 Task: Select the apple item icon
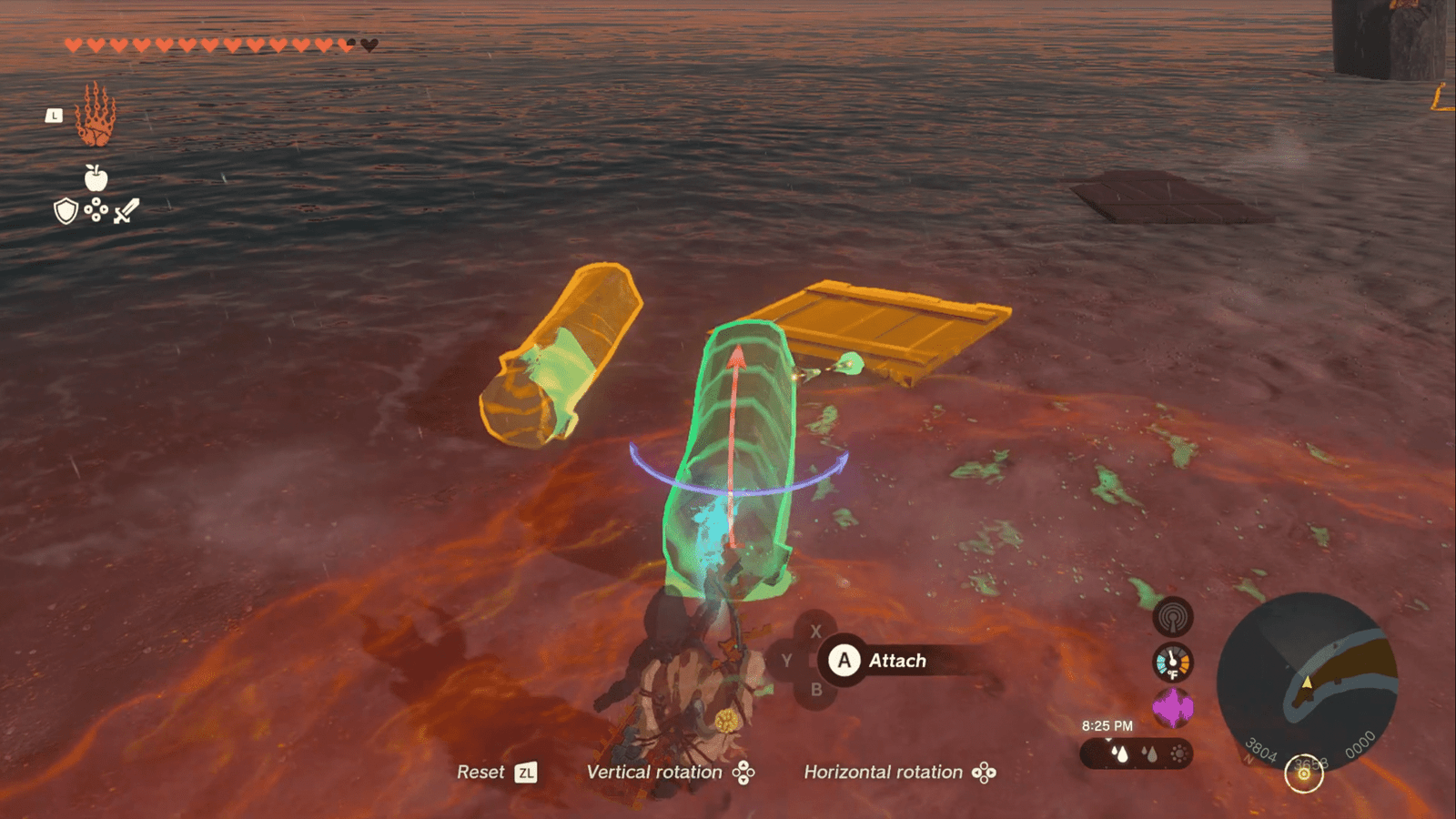[96, 177]
